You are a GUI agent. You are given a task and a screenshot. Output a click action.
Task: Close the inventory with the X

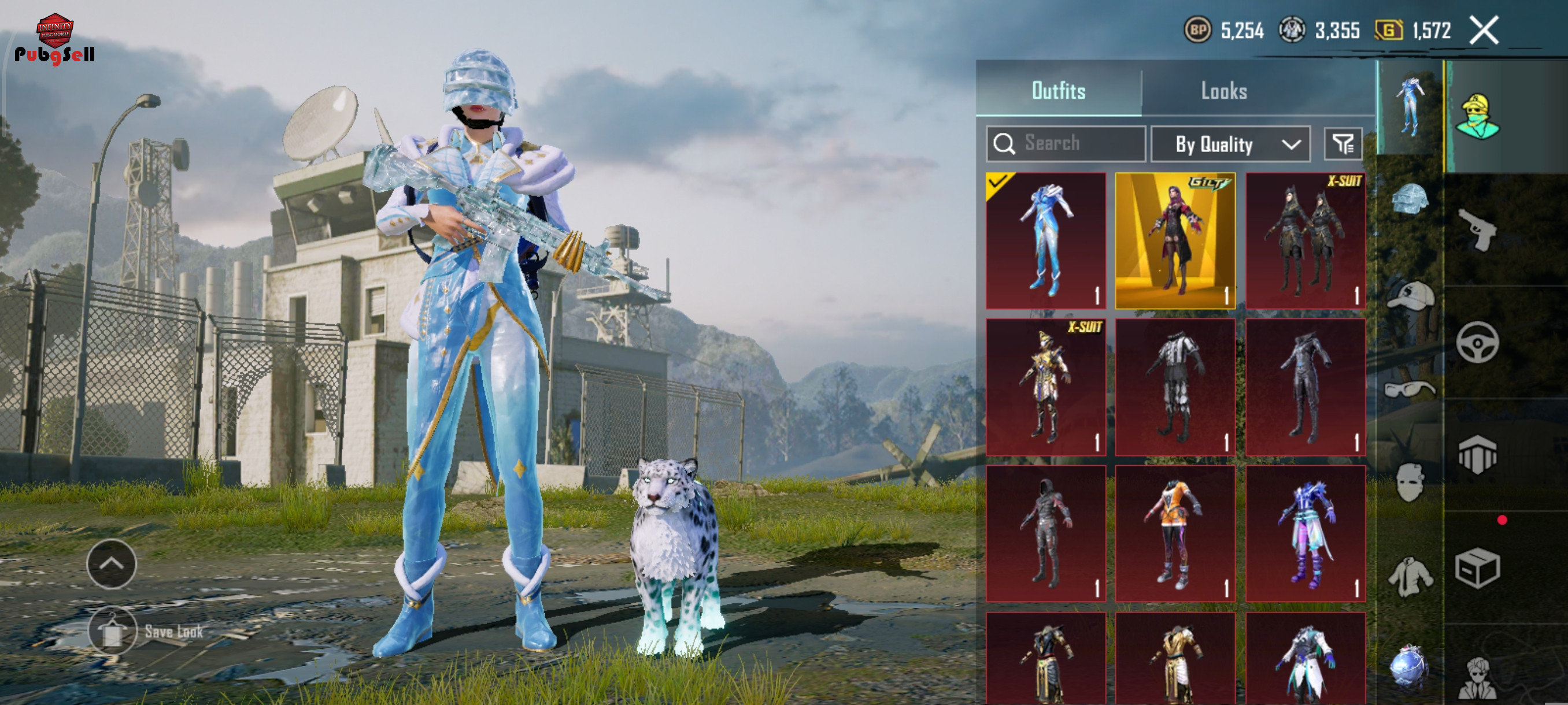tap(1484, 31)
